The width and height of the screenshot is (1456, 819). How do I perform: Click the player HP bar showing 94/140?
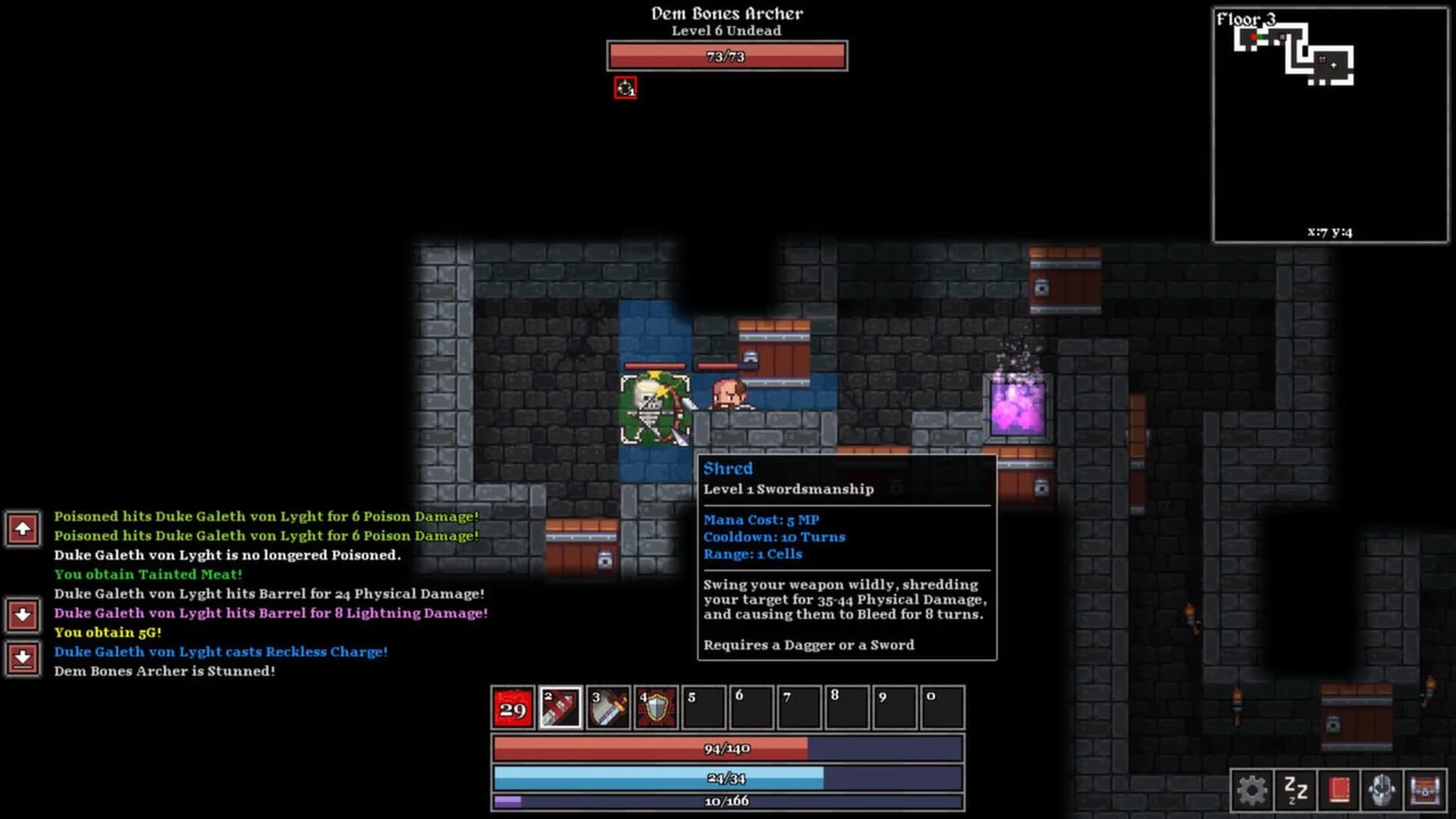pos(726,748)
